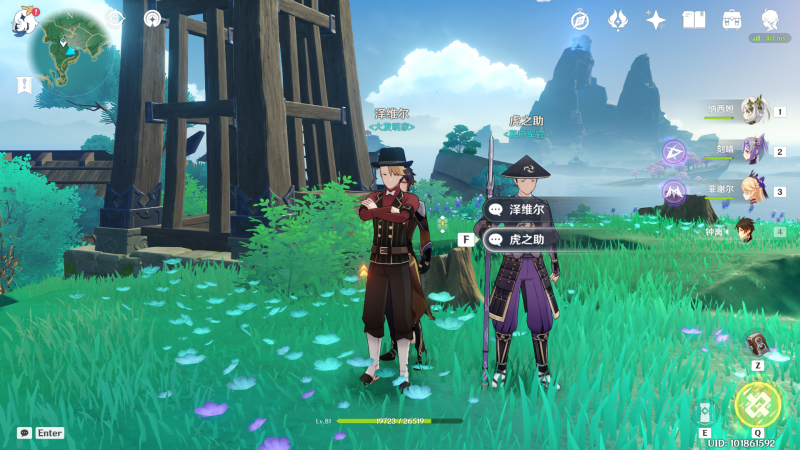800x450 pixels.
Task: Open the adventurer handbook book icon
Action: [x=694, y=20]
